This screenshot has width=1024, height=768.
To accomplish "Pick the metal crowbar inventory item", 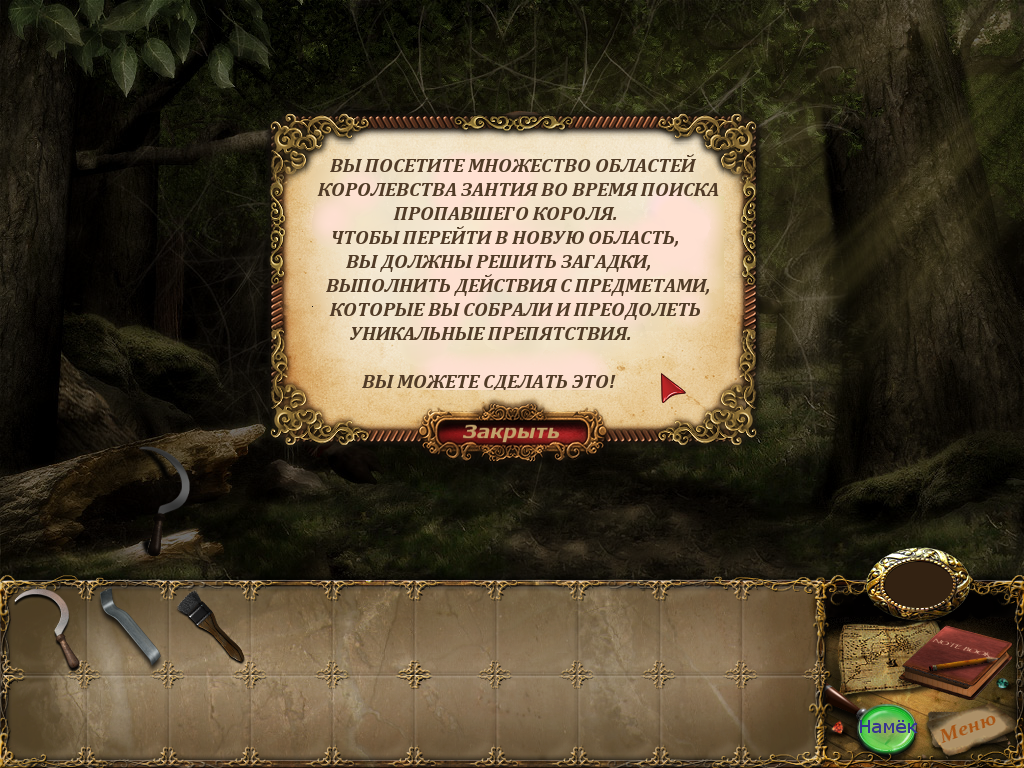I will (130, 628).
